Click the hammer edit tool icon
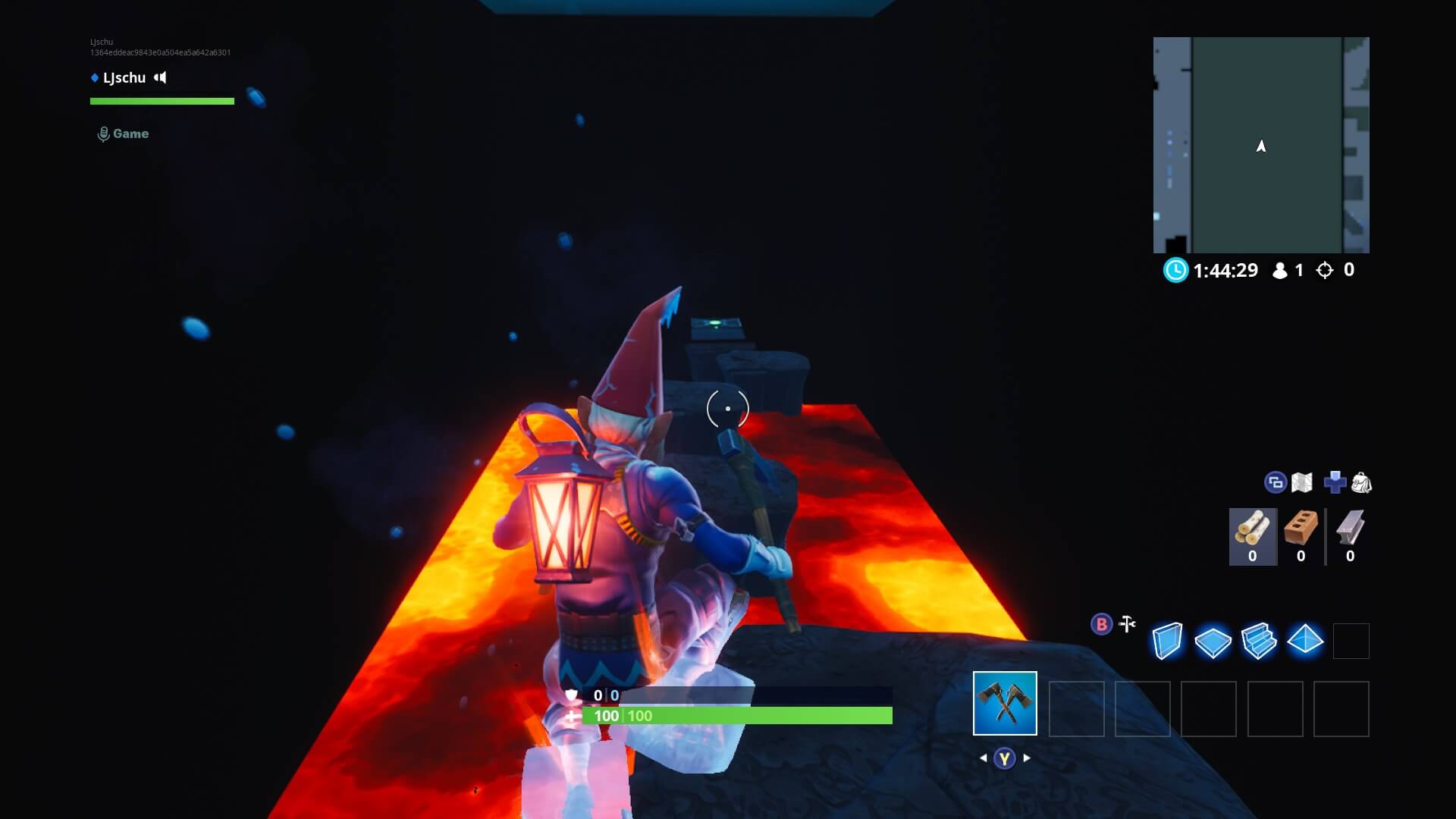 [x=1126, y=623]
